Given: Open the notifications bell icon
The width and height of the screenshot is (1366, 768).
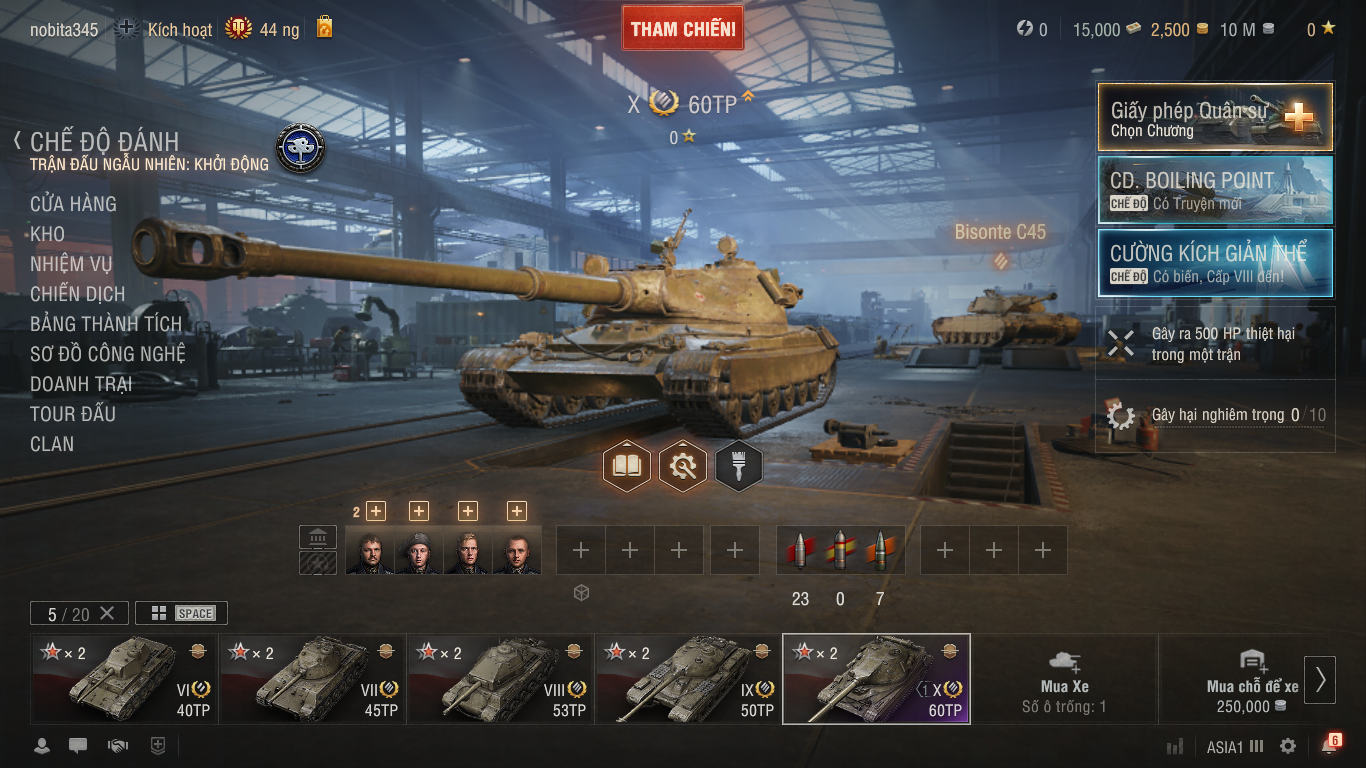Looking at the screenshot, I should [x=1328, y=746].
